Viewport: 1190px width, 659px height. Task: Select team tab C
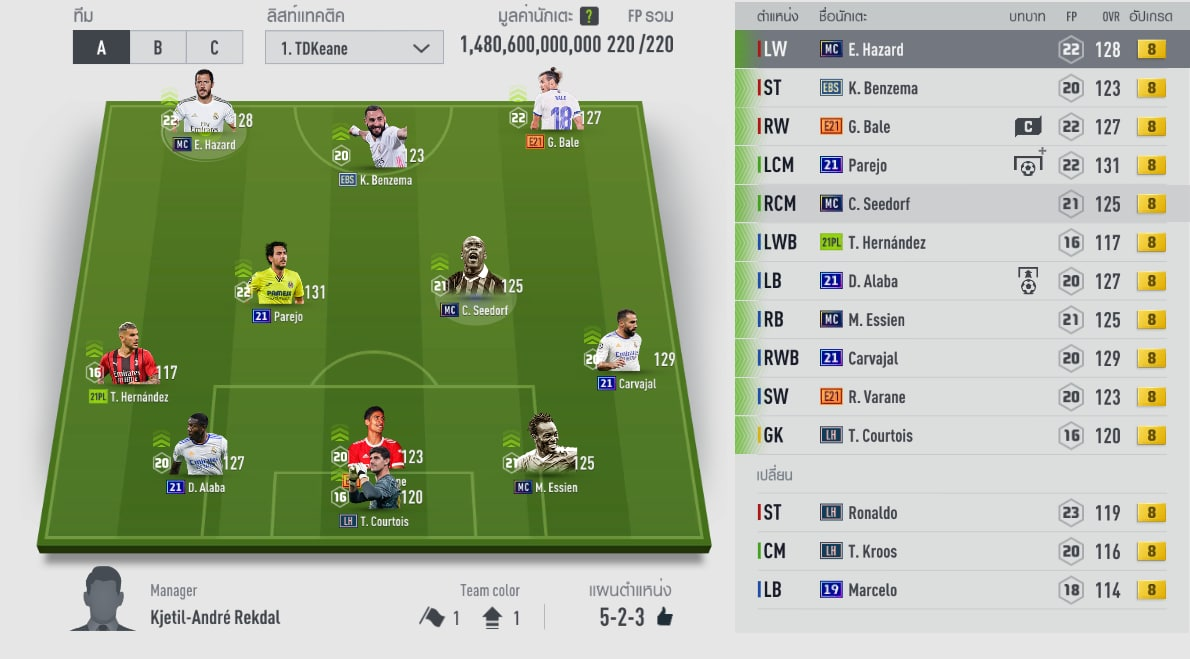coord(215,47)
